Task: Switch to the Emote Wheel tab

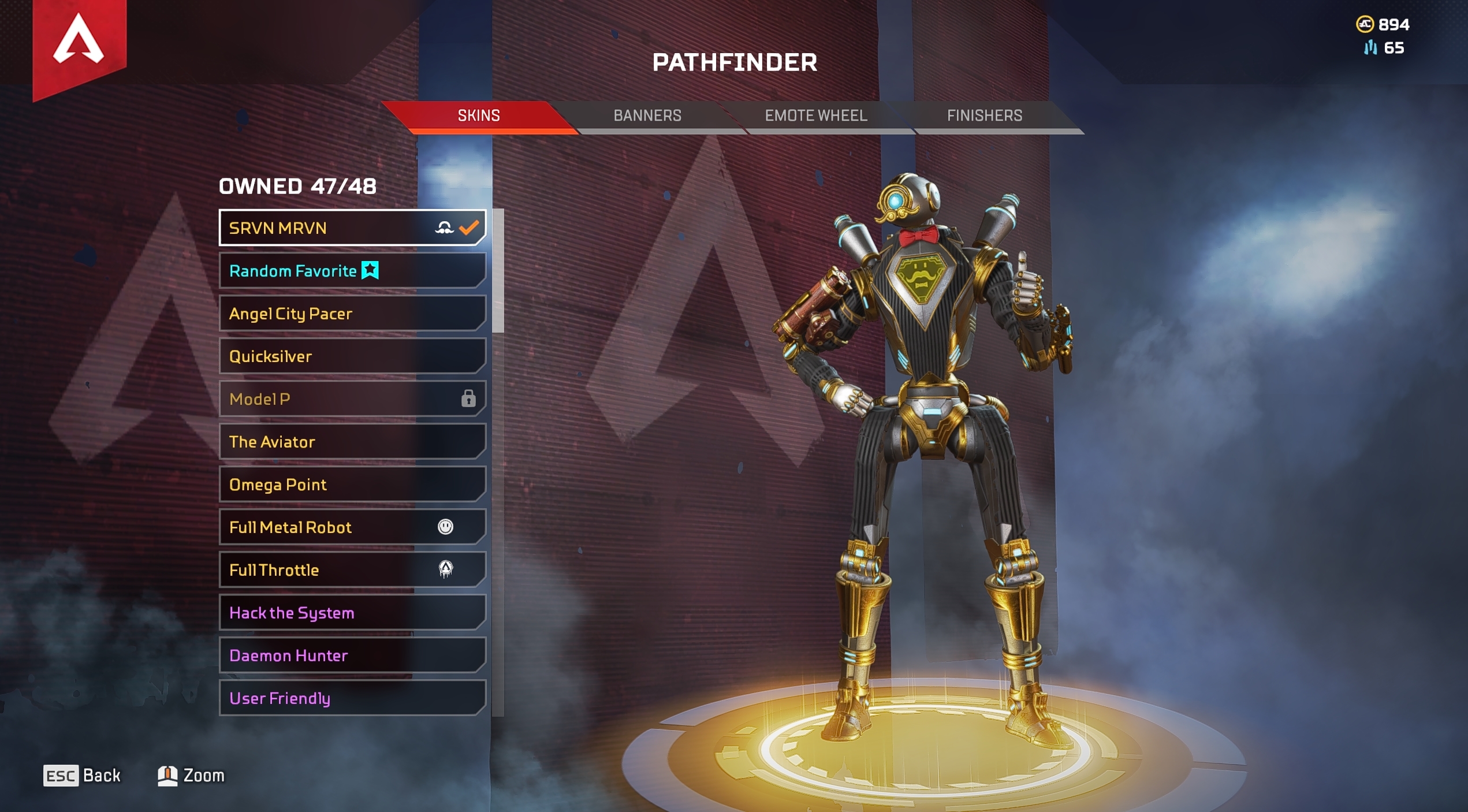Action: coord(815,116)
